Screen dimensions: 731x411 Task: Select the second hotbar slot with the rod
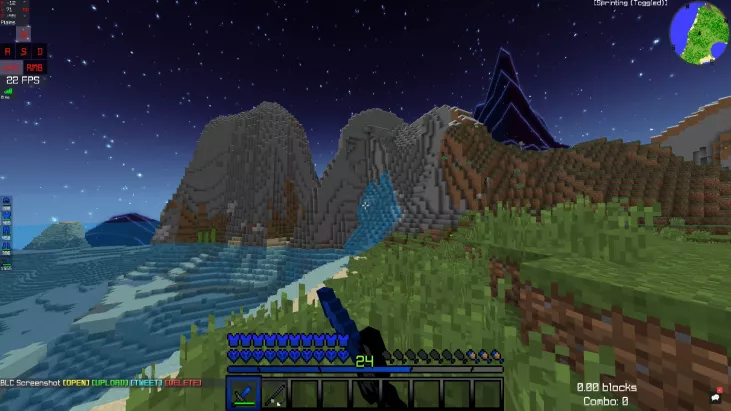274,393
